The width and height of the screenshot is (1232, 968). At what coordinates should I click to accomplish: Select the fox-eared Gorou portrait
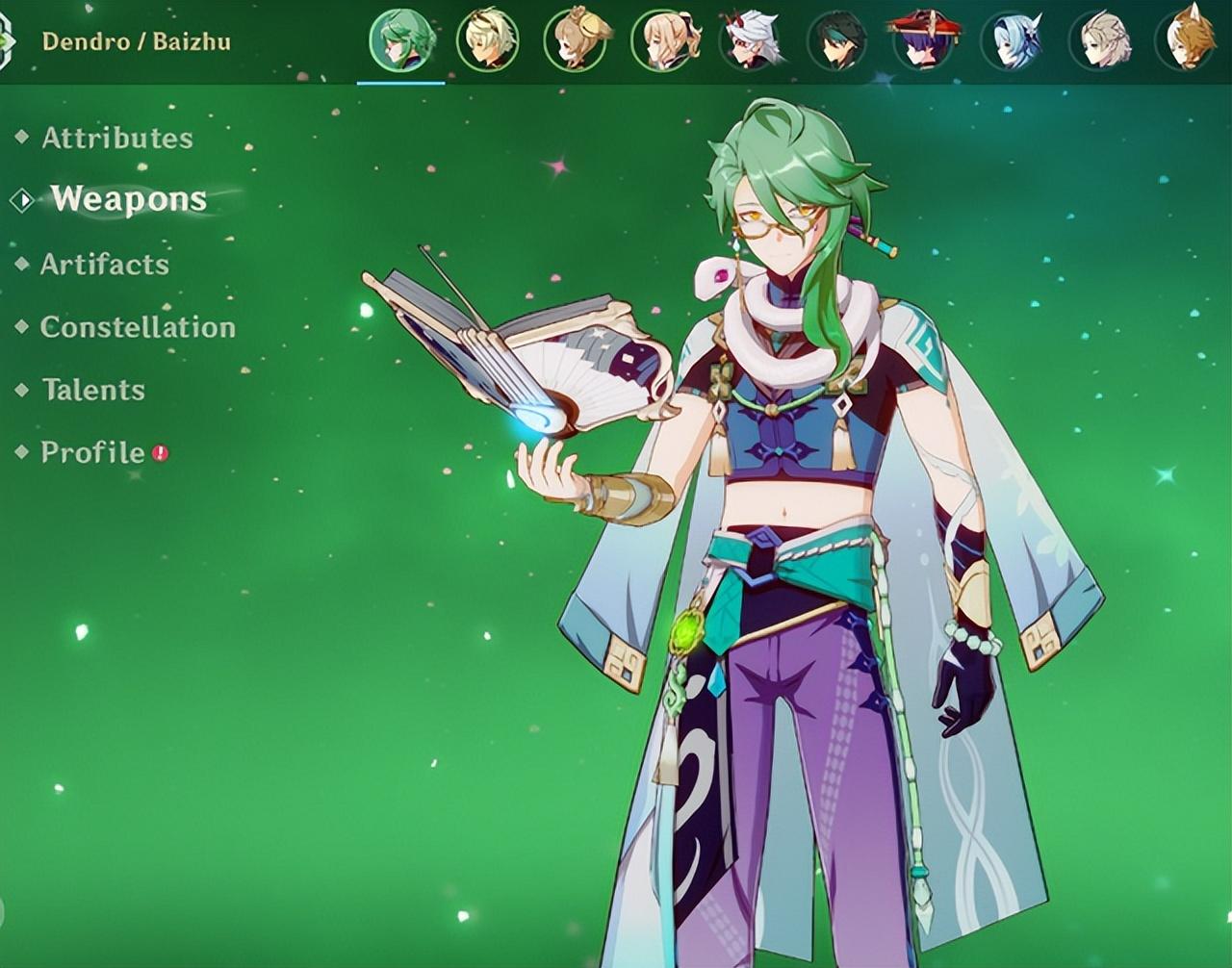(1186, 41)
